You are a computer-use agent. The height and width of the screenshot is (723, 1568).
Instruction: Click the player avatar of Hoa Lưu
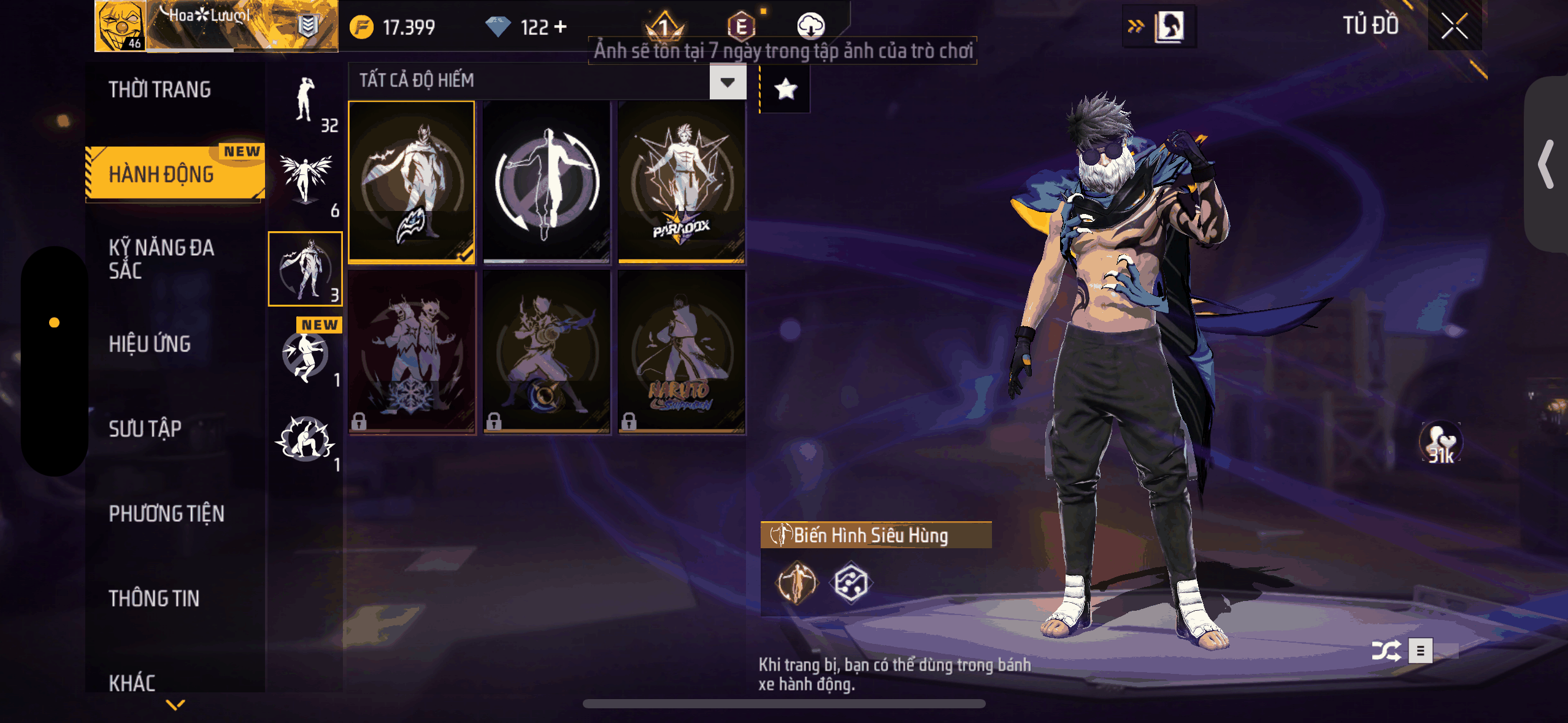120,26
